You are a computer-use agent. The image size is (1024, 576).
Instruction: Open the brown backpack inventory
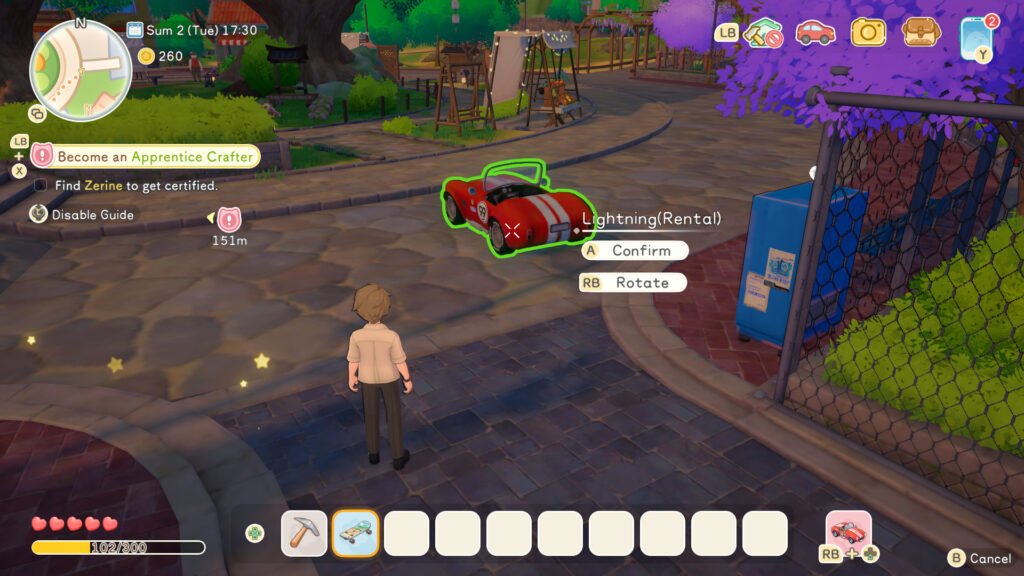click(x=921, y=32)
